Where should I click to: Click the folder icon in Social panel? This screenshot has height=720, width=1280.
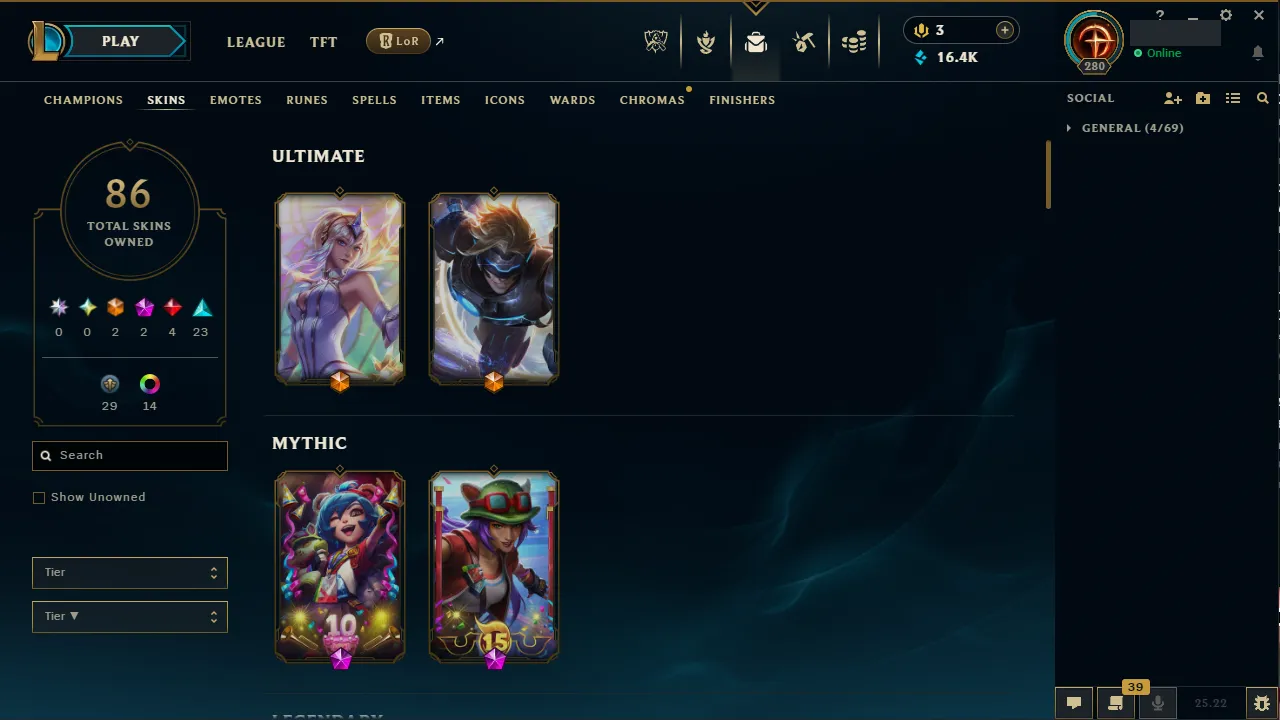[1202, 98]
